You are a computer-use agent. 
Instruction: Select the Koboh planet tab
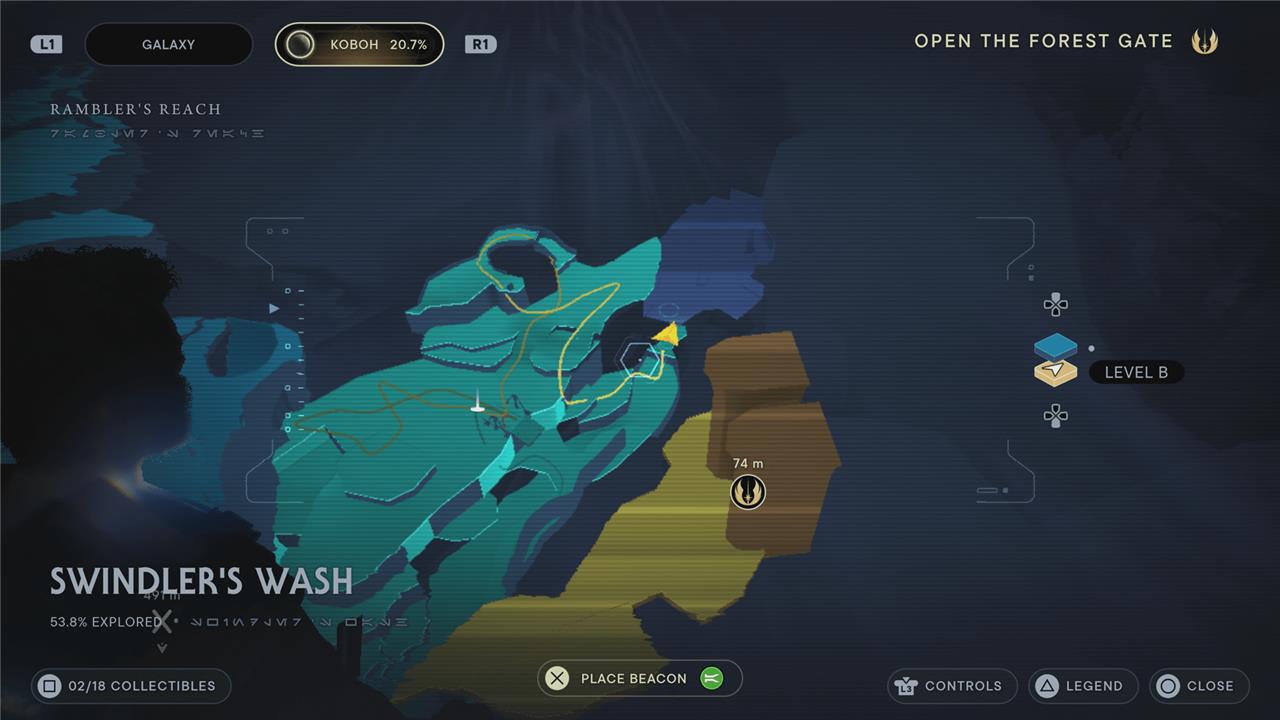coord(360,45)
